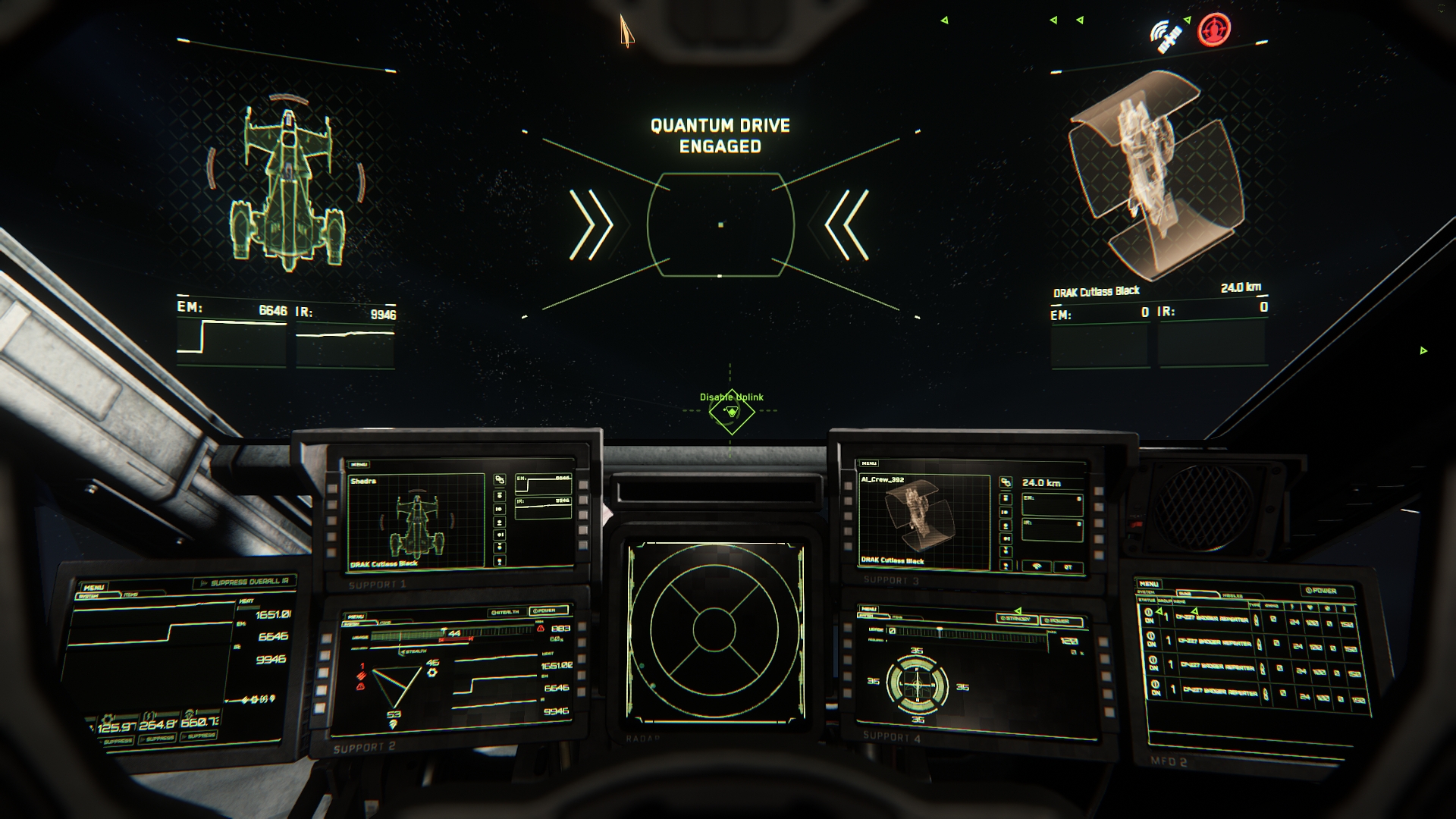Toggle shield Power on Support 4 display

[1060, 621]
